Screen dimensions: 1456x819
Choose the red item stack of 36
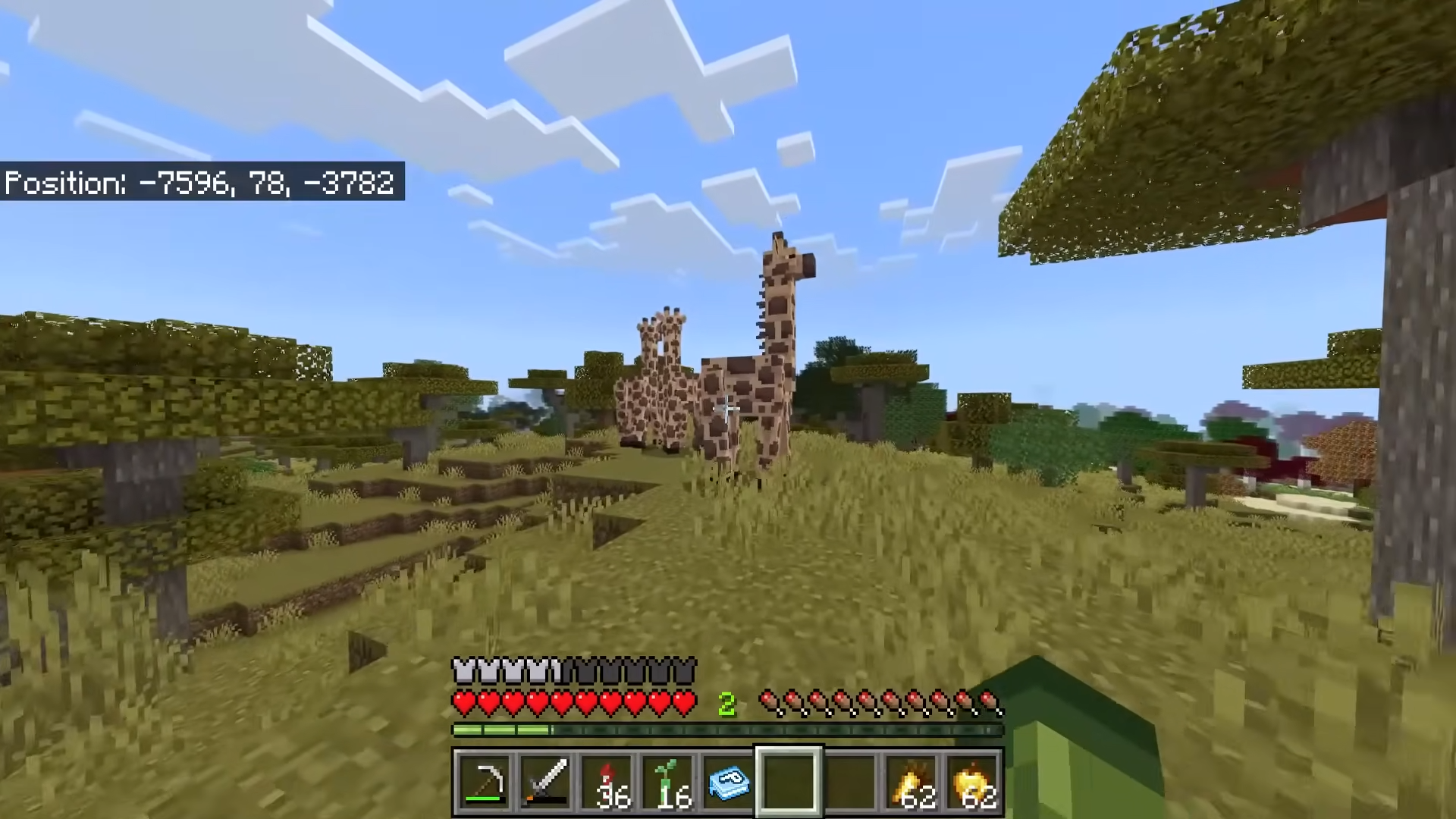607,781
